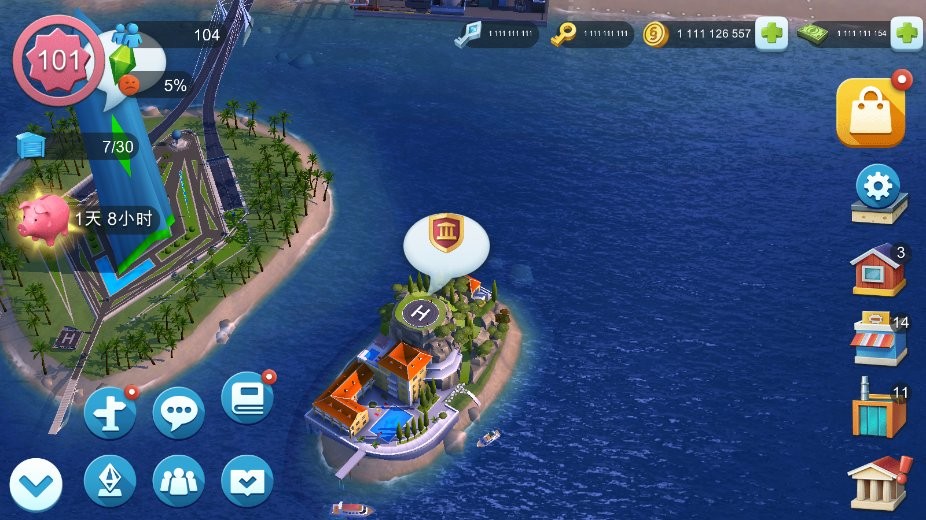Open the chat speech bubble

click(178, 411)
